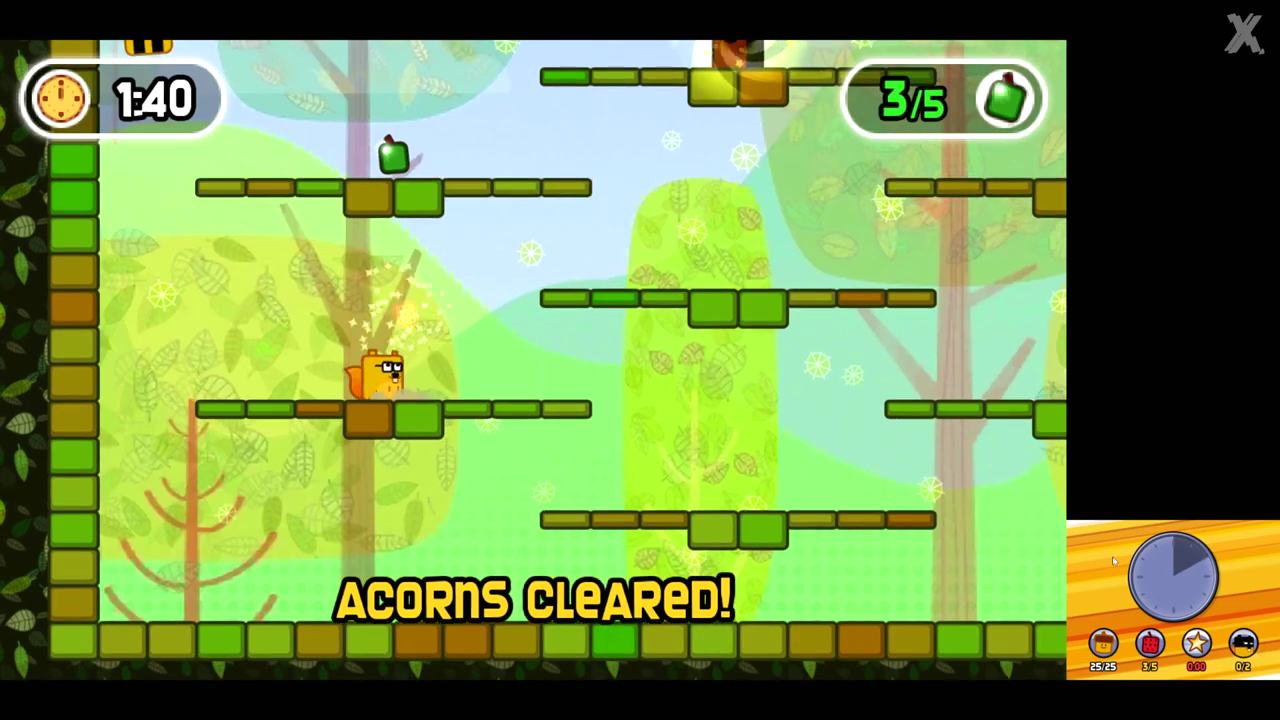The image size is (1280, 720).
Task: Open the side results panel
Action: [1175, 600]
